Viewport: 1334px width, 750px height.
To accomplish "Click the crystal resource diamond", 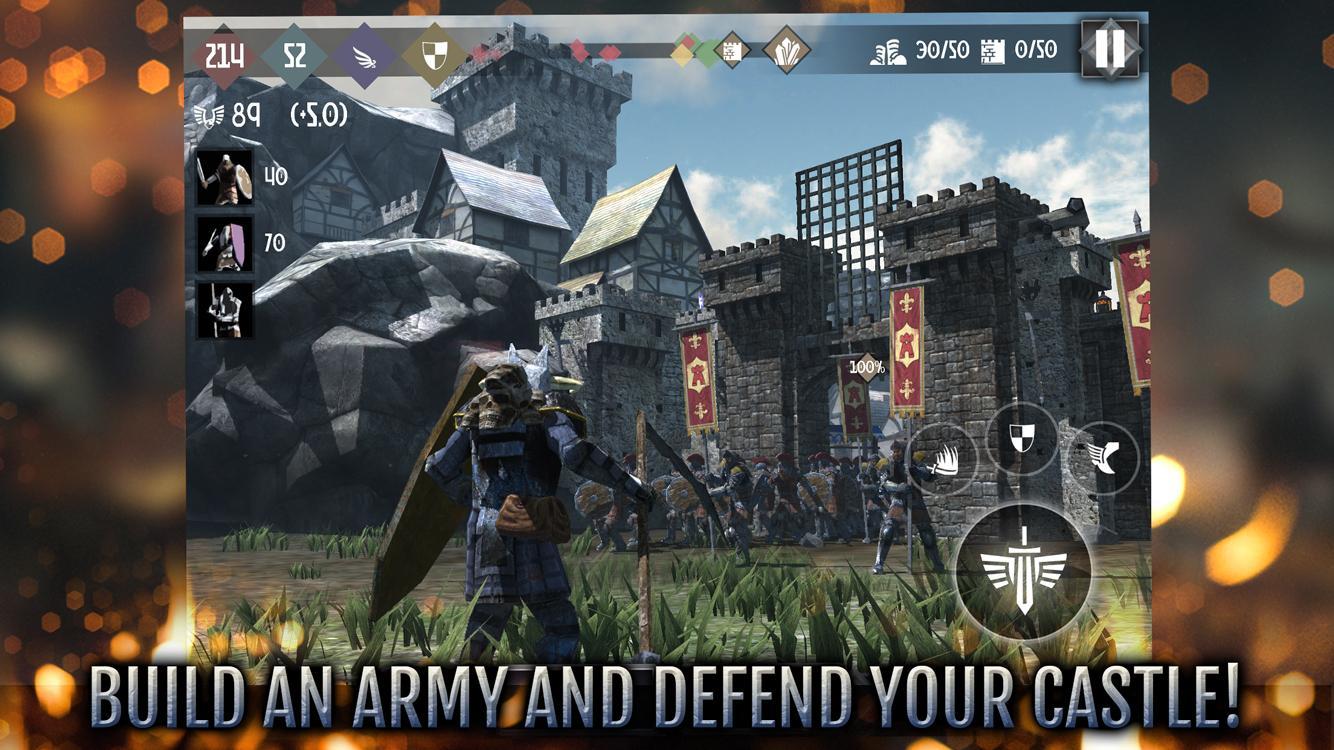I will (x=787, y=49).
